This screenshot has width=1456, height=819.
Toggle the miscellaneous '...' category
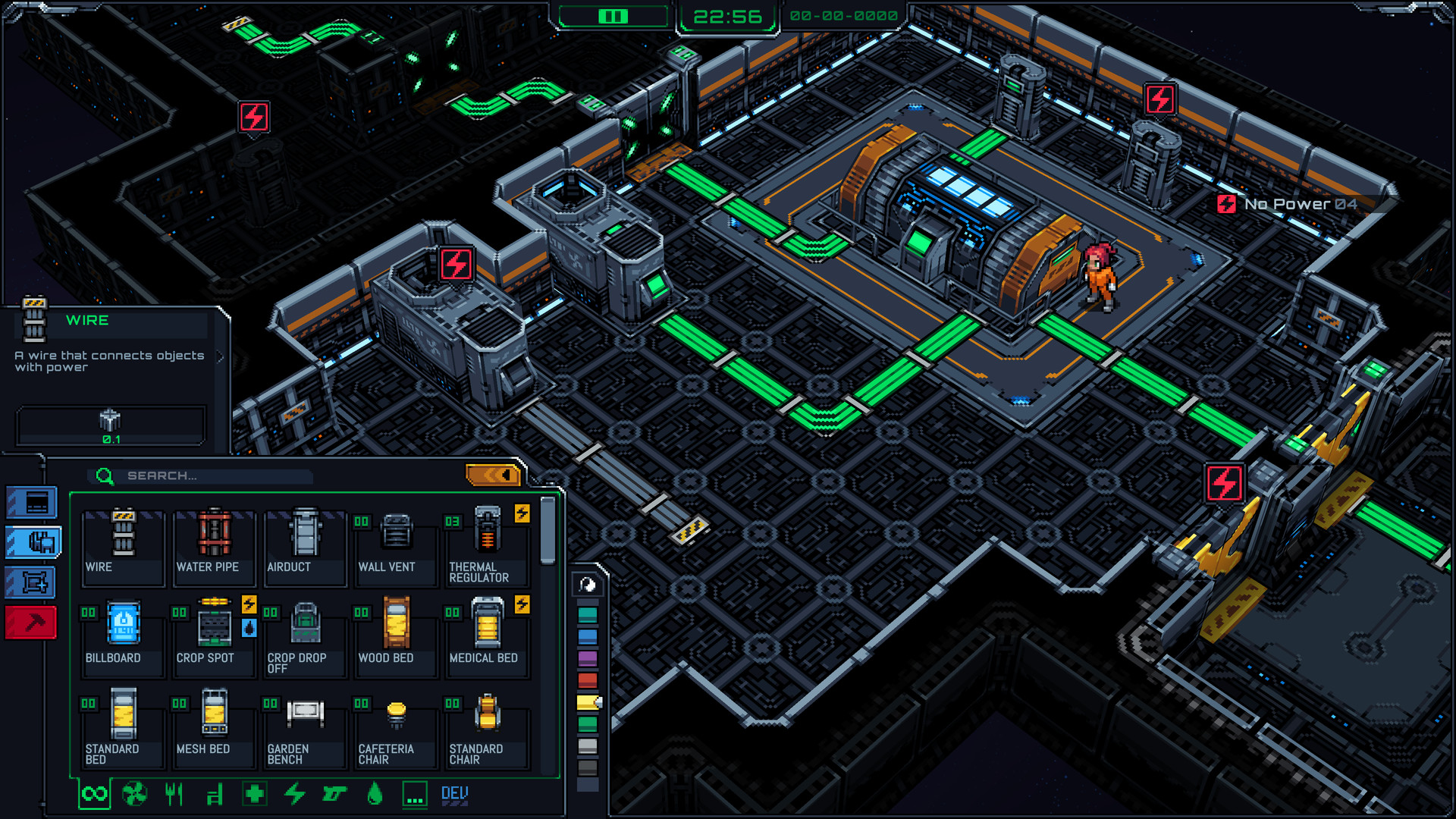pos(413,793)
